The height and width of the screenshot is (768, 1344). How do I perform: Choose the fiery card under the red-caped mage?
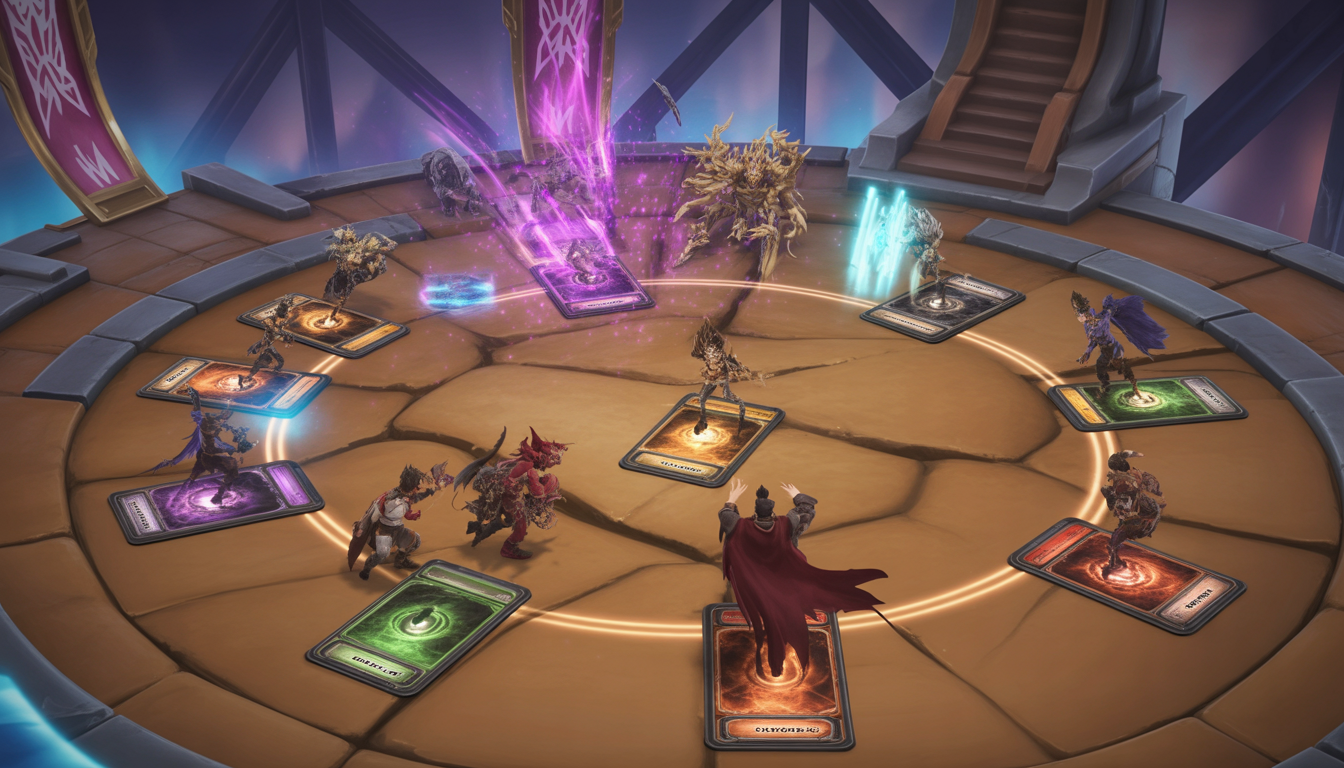click(x=777, y=678)
